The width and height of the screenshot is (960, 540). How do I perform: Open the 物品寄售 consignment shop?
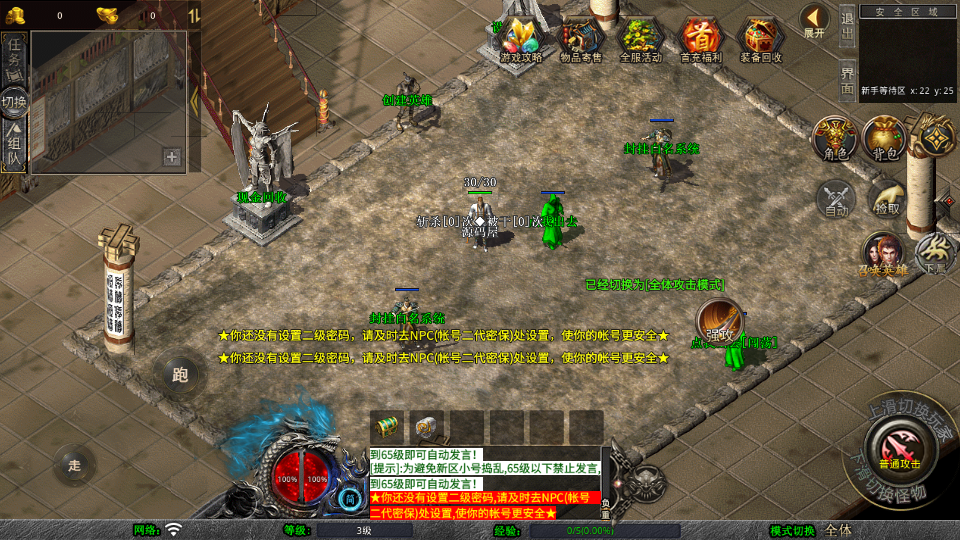581,39
